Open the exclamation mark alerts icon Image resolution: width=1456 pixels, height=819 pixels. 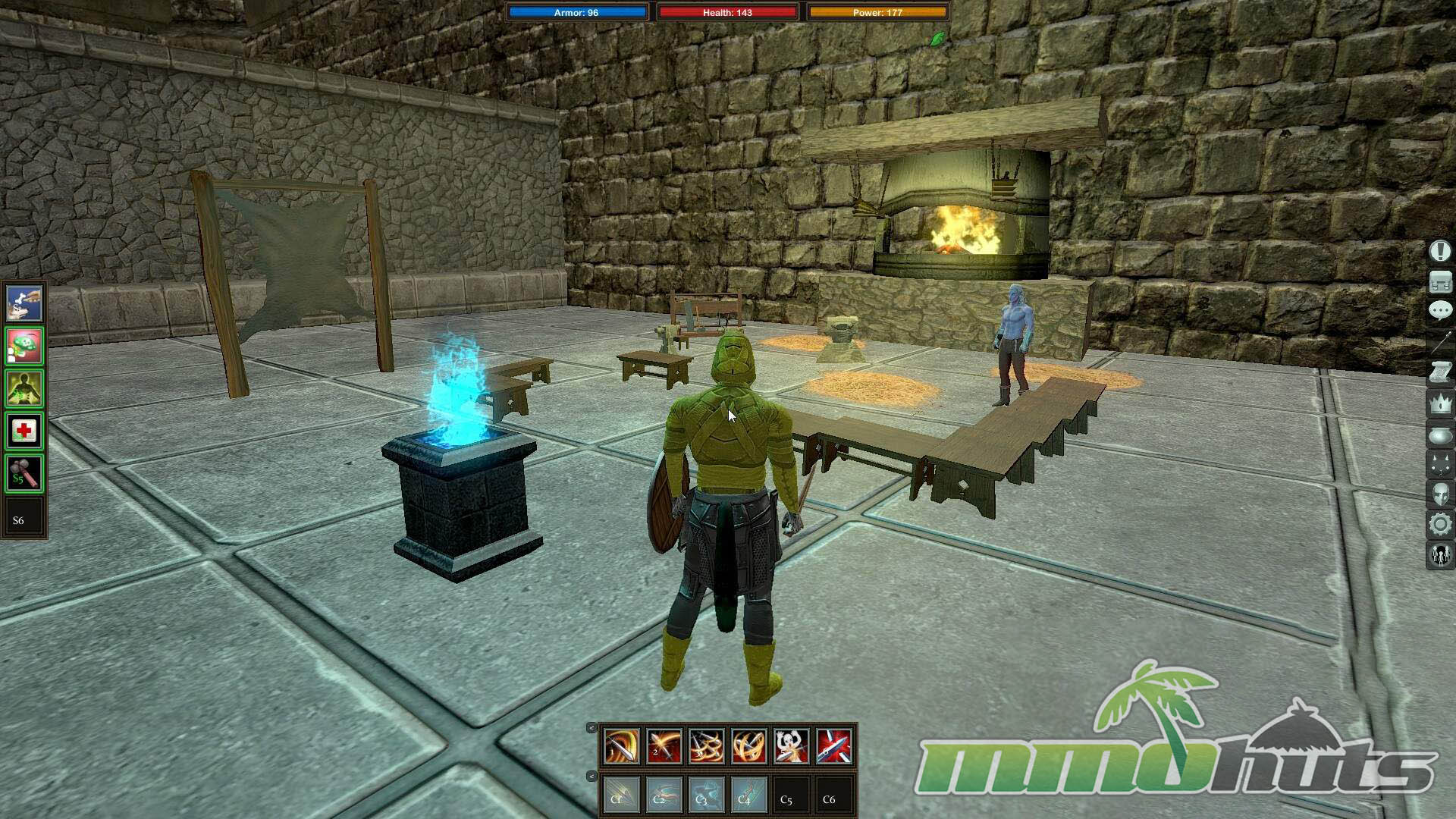pos(1440,251)
